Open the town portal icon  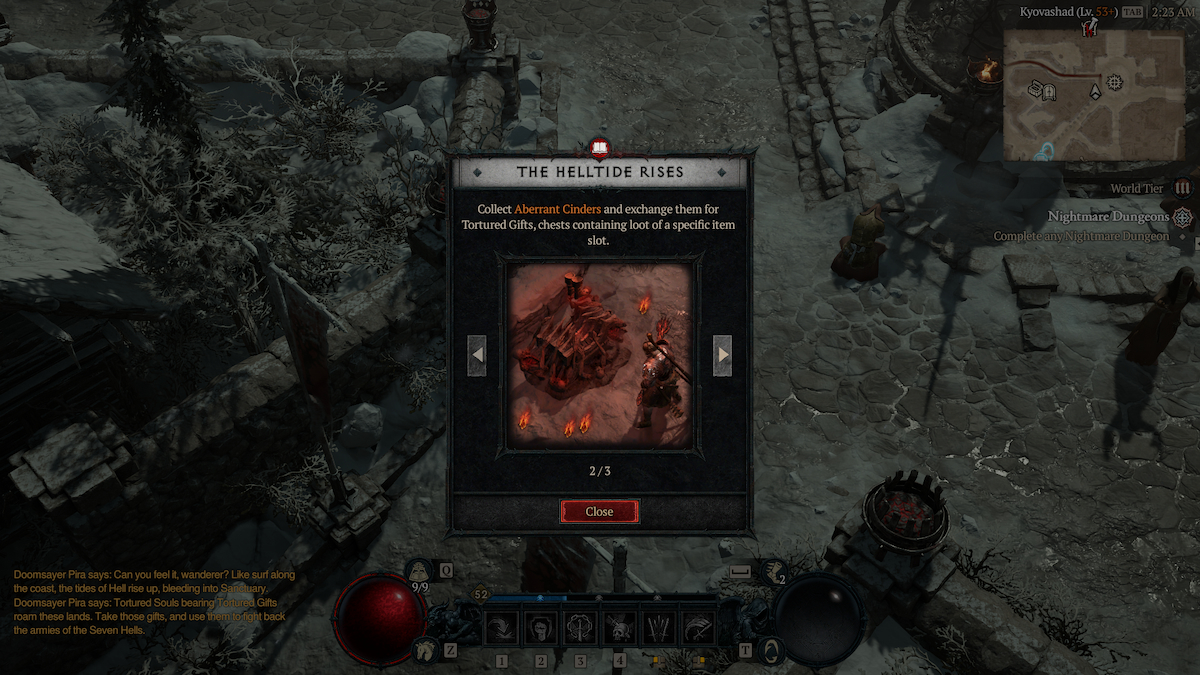pos(771,649)
